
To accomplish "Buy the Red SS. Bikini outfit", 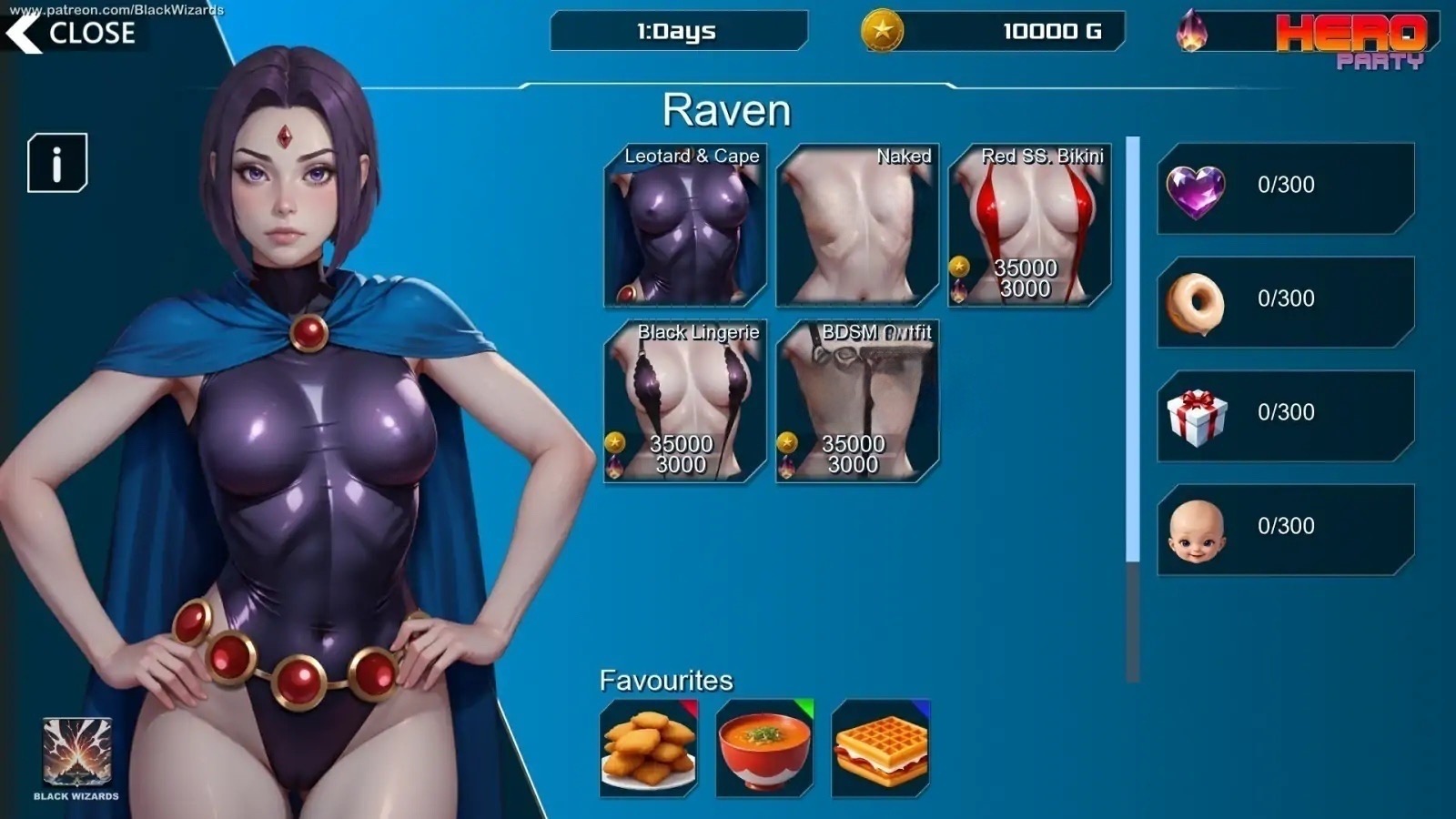I will point(1029,226).
